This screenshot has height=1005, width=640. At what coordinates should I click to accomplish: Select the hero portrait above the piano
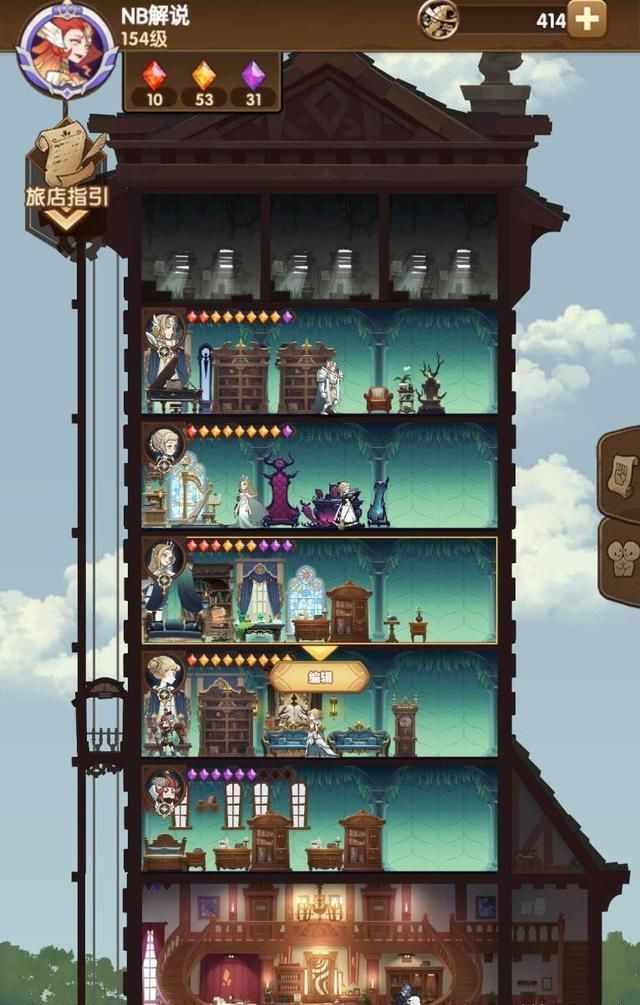pos(165,332)
